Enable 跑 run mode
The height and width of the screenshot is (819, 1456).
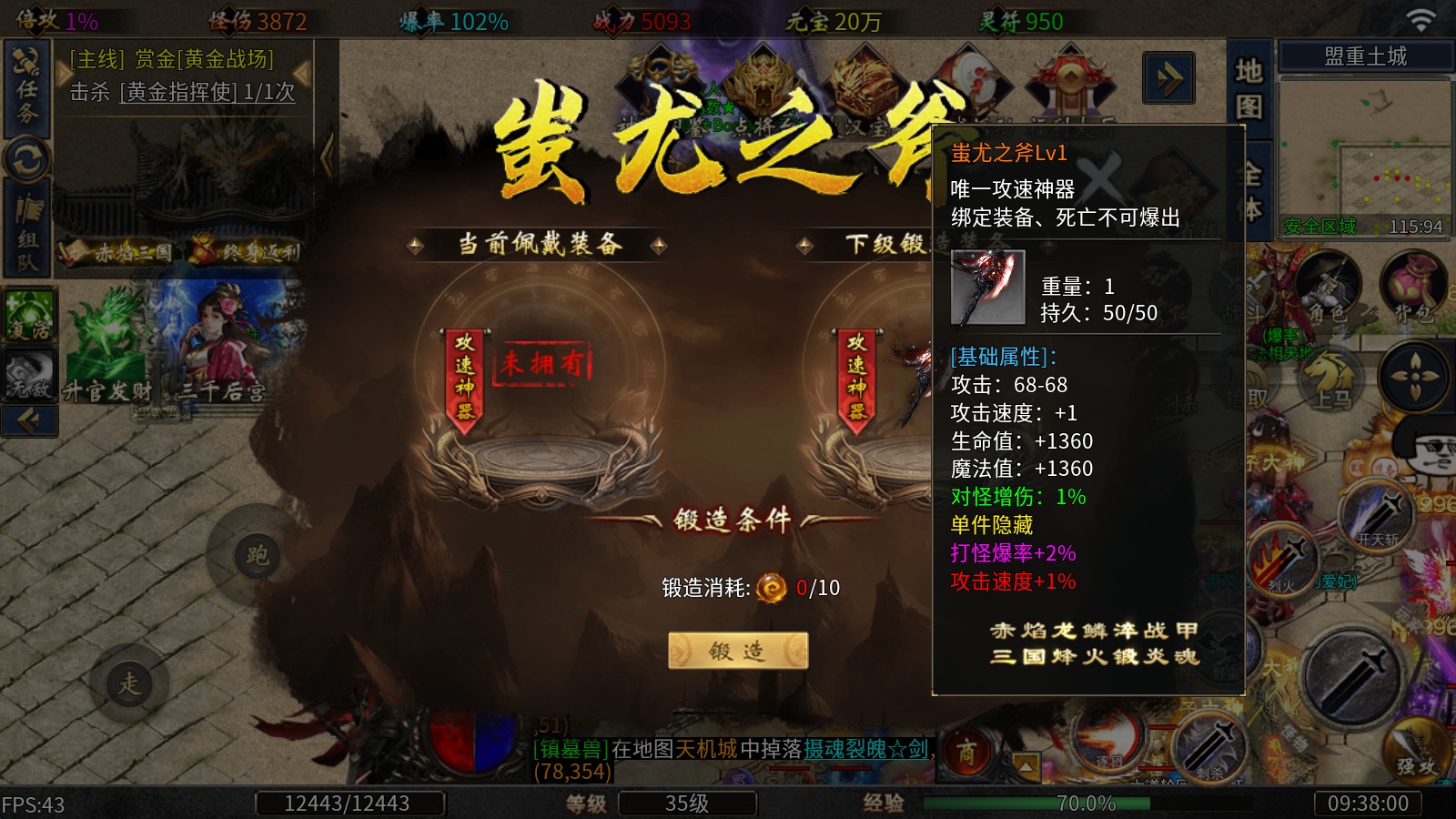[258, 555]
